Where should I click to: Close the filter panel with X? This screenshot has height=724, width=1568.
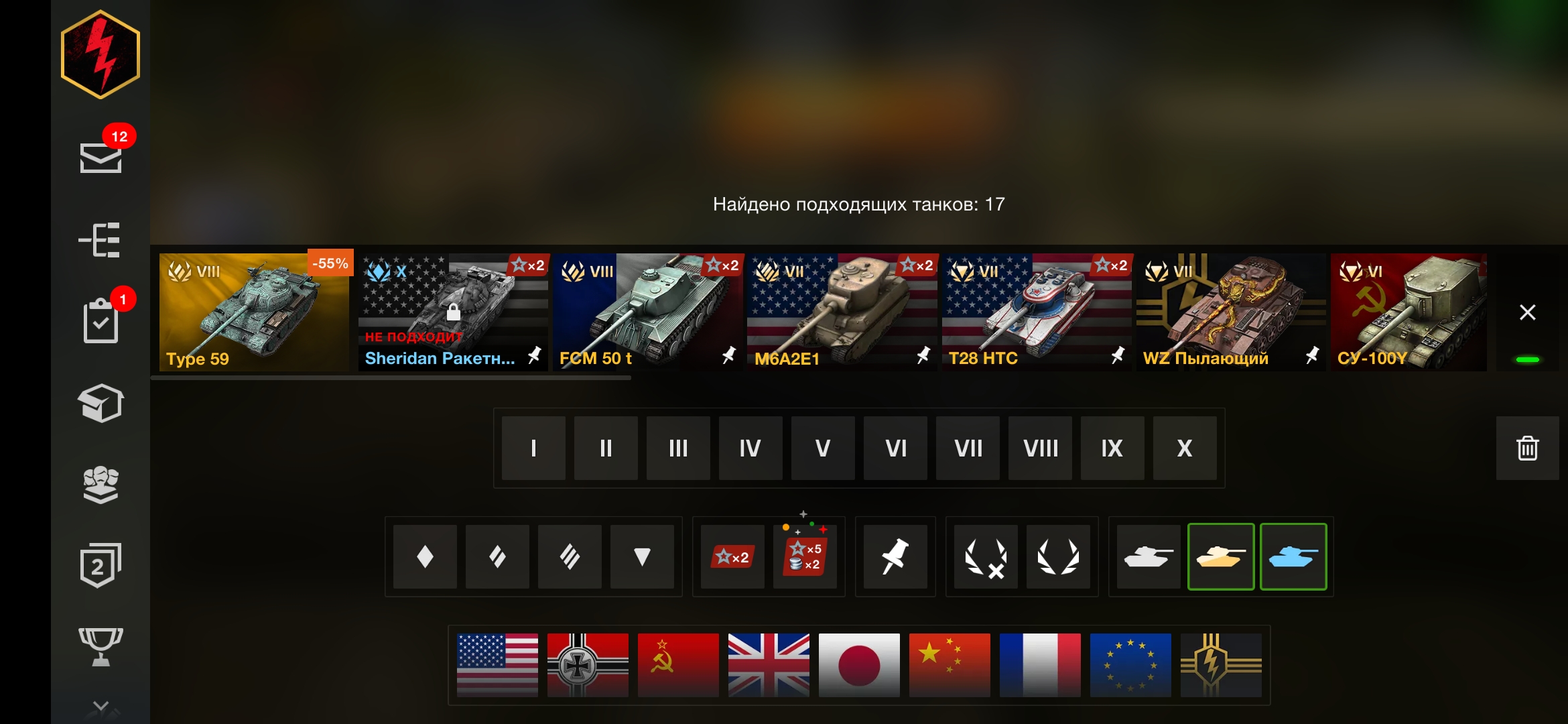click(1528, 312)
